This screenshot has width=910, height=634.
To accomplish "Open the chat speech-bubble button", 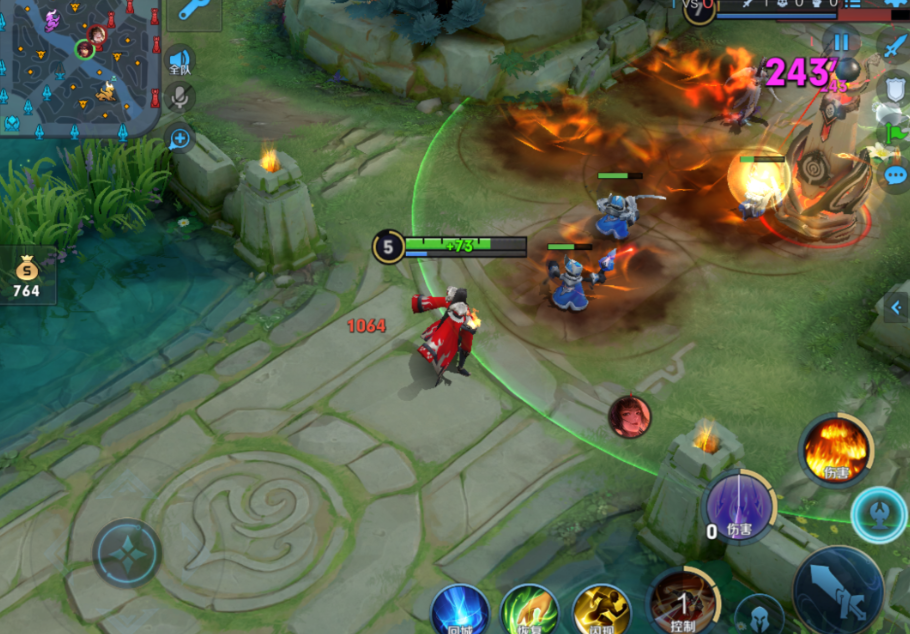I will point(895,175).
